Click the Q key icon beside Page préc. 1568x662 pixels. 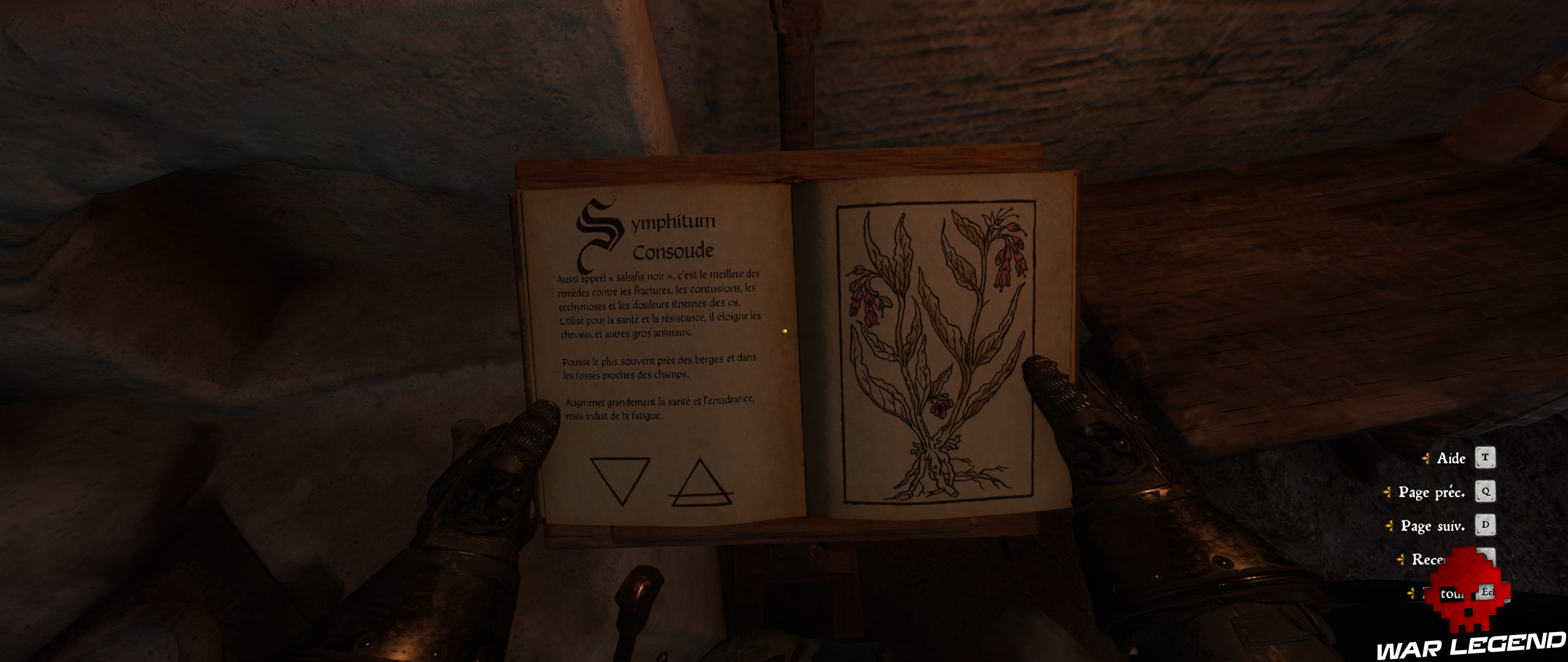pyautogui.click(x=1486, y=492)
